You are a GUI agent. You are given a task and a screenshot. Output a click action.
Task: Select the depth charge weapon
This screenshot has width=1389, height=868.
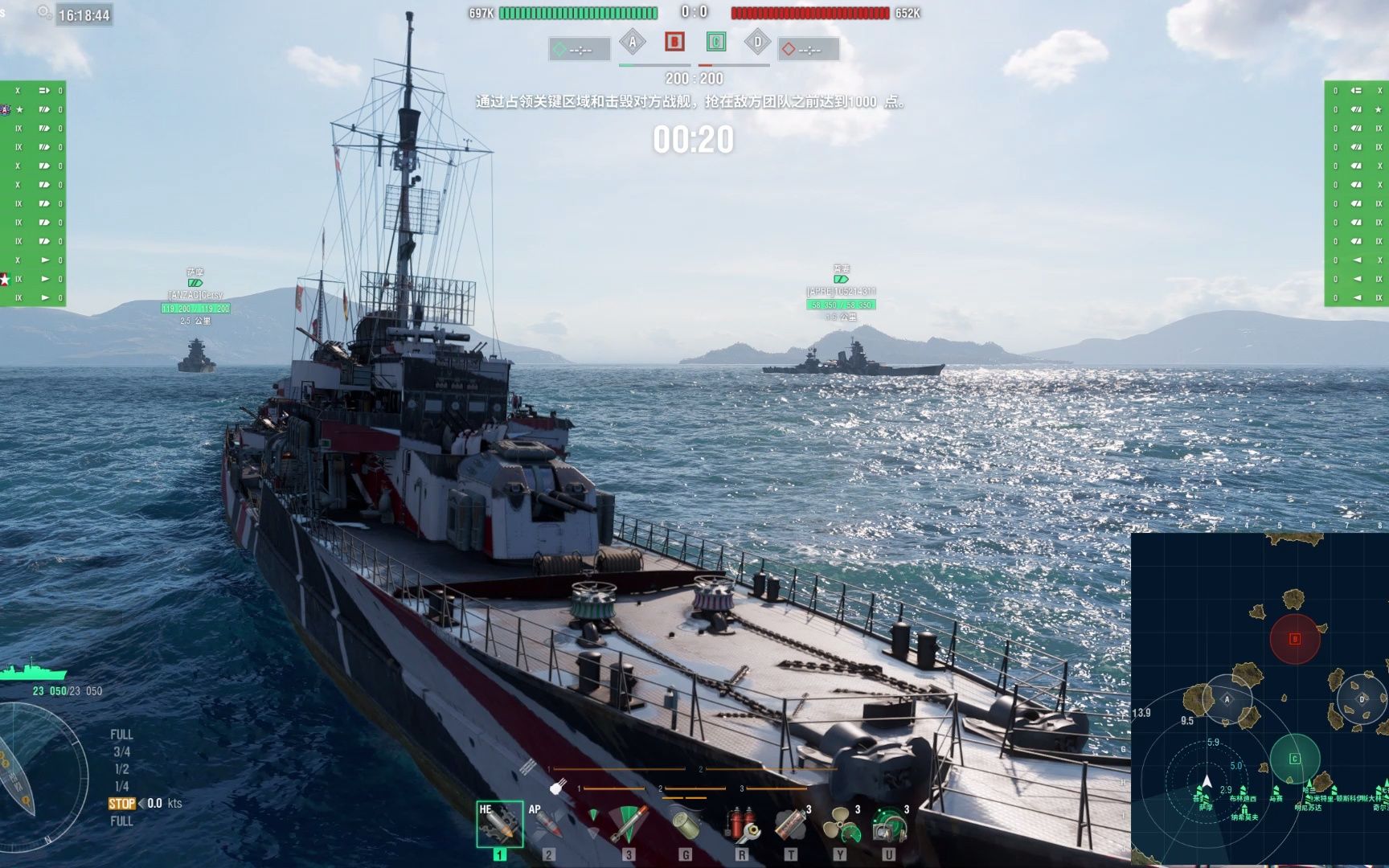tap(686, 825)
